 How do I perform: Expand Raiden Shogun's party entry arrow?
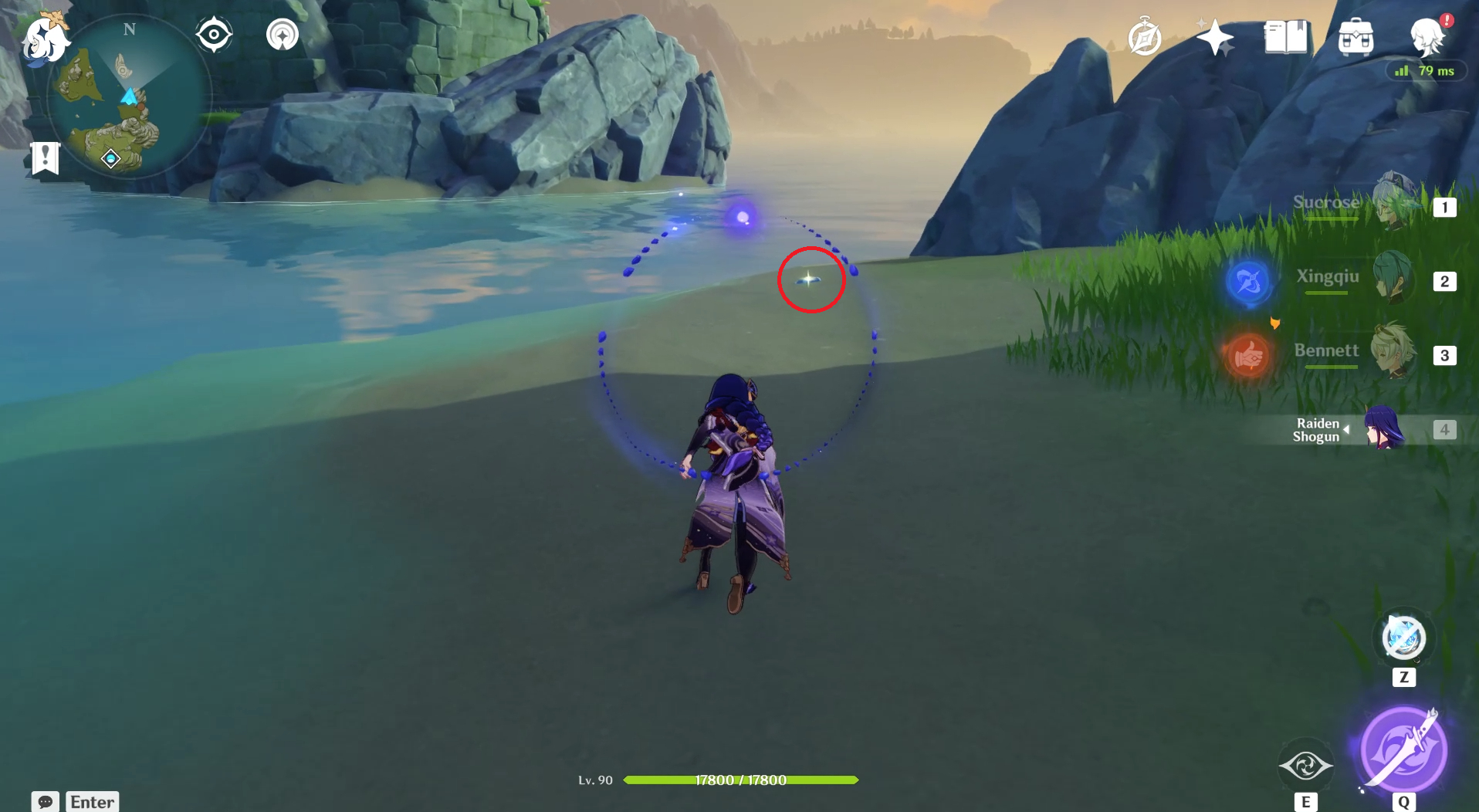tap(1346, 429)
